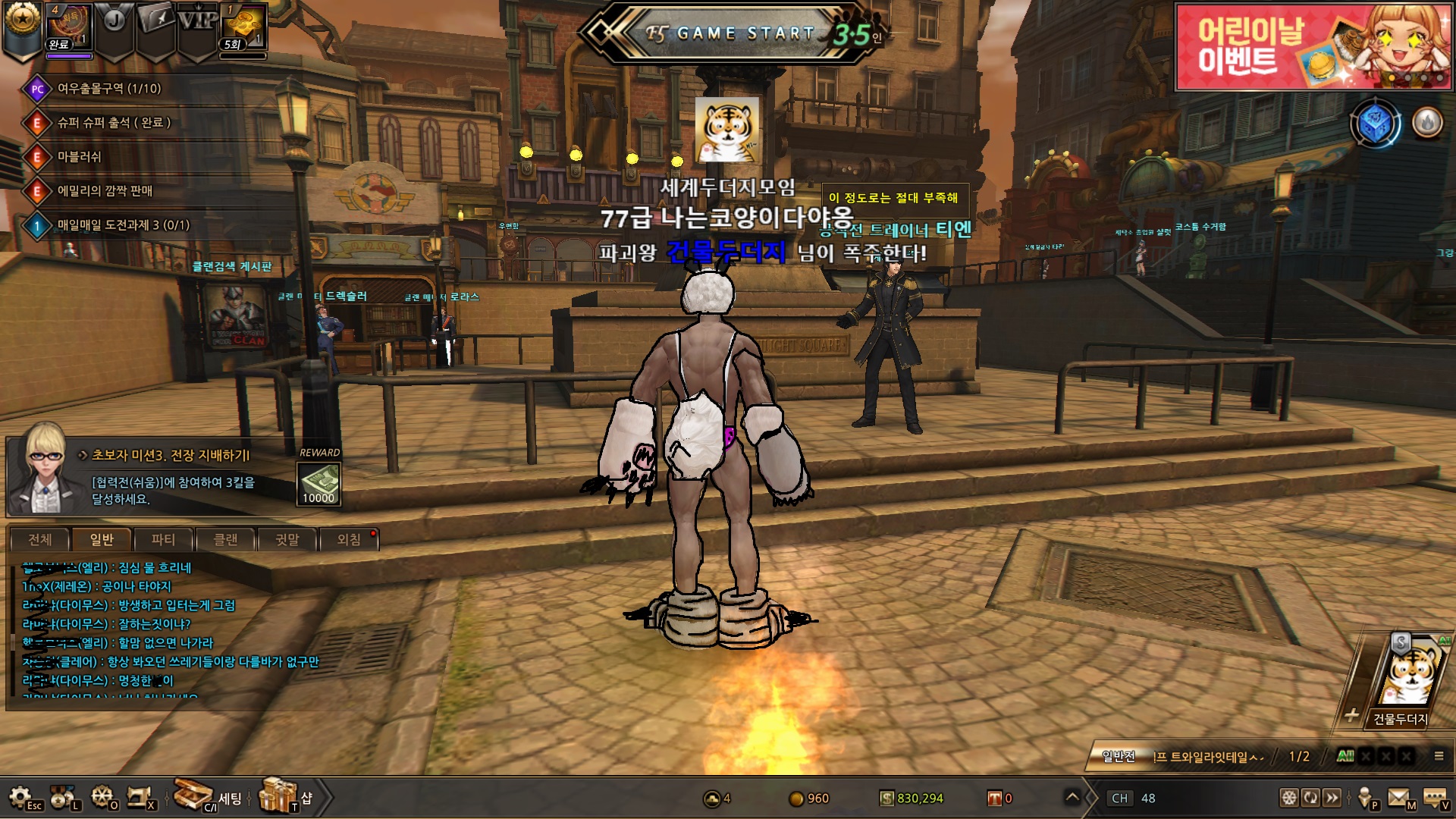Switch to the 전체 chat tab

click(x=39, y=539)
